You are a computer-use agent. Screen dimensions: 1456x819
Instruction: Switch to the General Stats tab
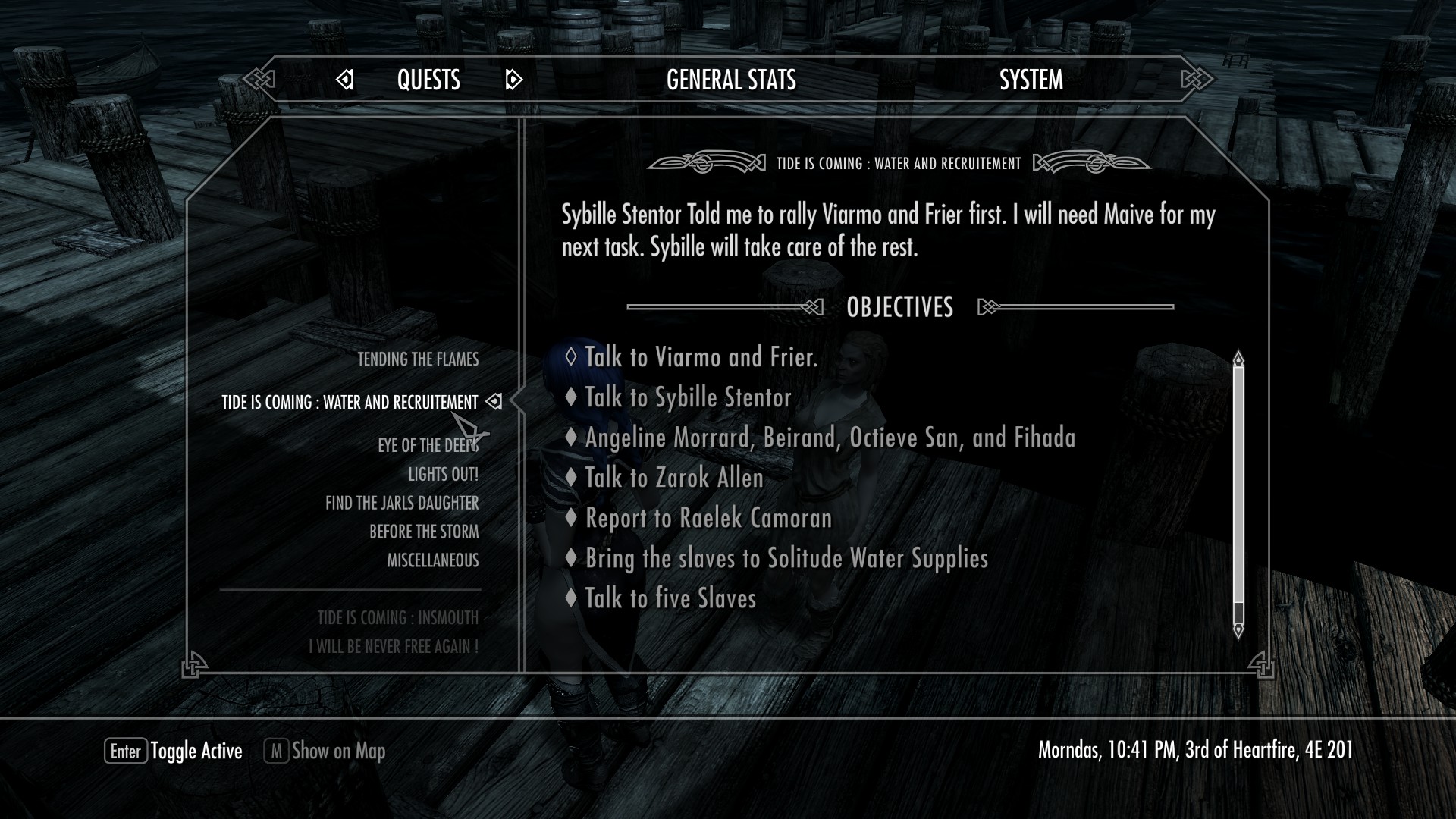(731, 80)
